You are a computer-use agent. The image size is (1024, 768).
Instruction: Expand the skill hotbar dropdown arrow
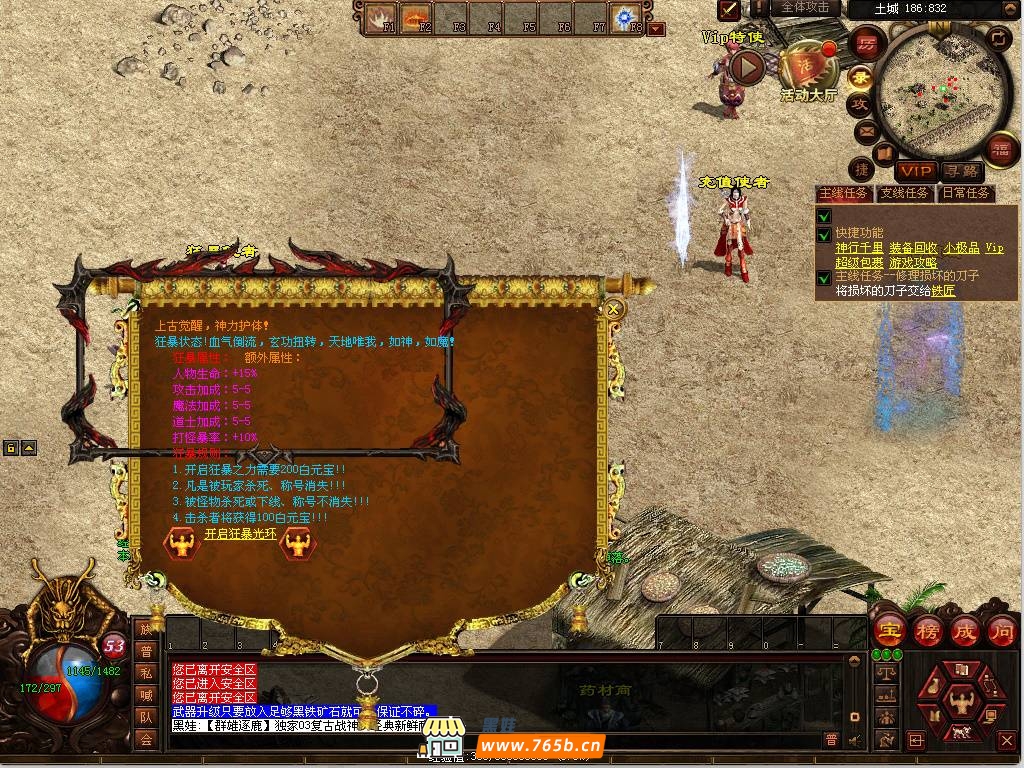656,29
